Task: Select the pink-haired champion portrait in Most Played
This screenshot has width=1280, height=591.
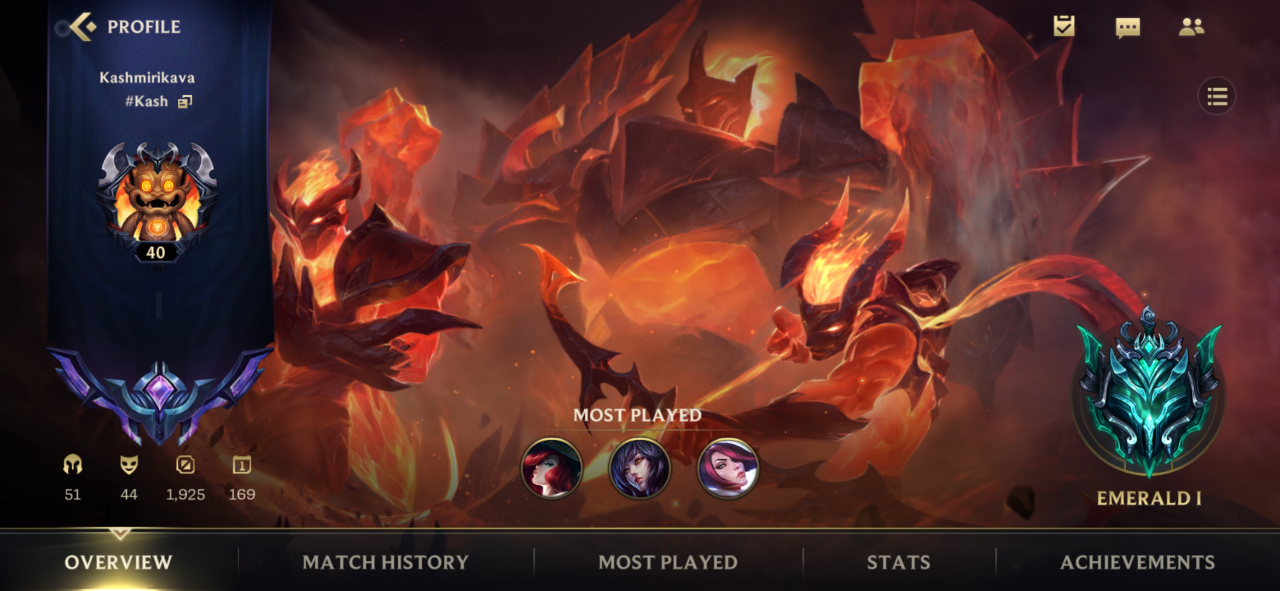Action: tap(728, 468)
